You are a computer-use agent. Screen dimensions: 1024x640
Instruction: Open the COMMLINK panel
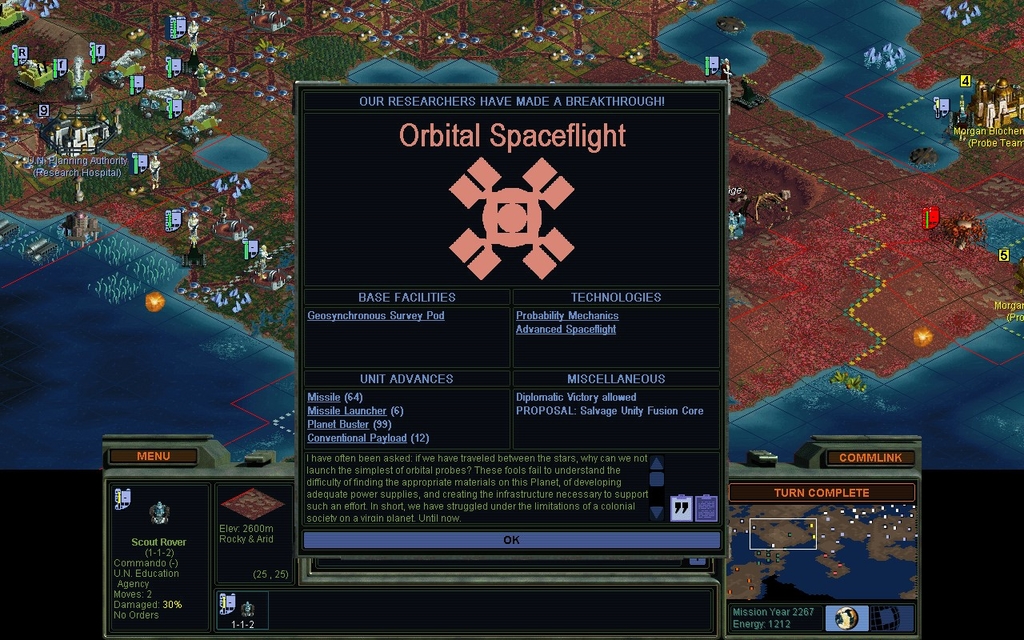(x=870, y=458)
